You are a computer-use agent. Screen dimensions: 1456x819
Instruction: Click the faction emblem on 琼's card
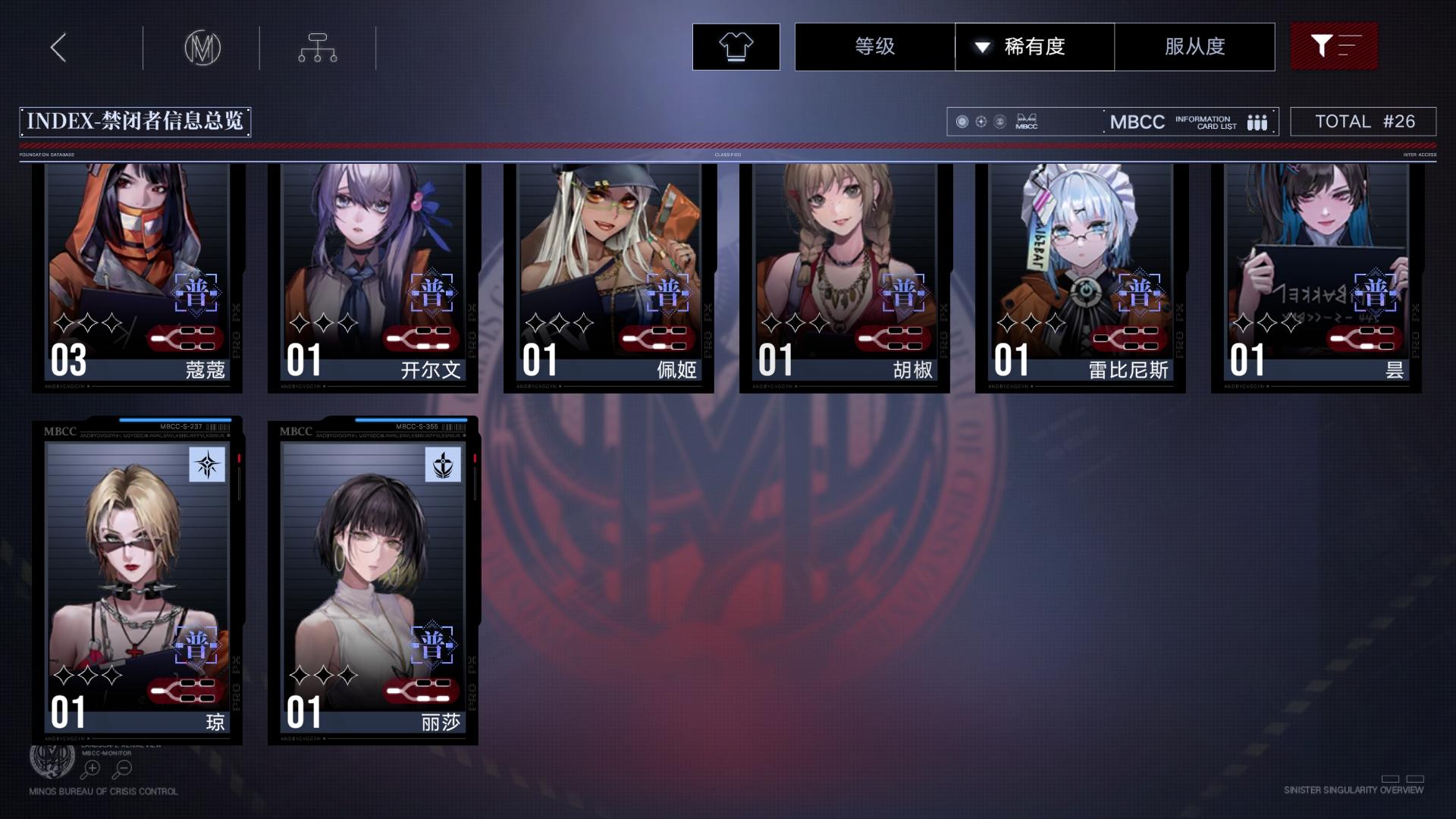(x=206, y=466)
